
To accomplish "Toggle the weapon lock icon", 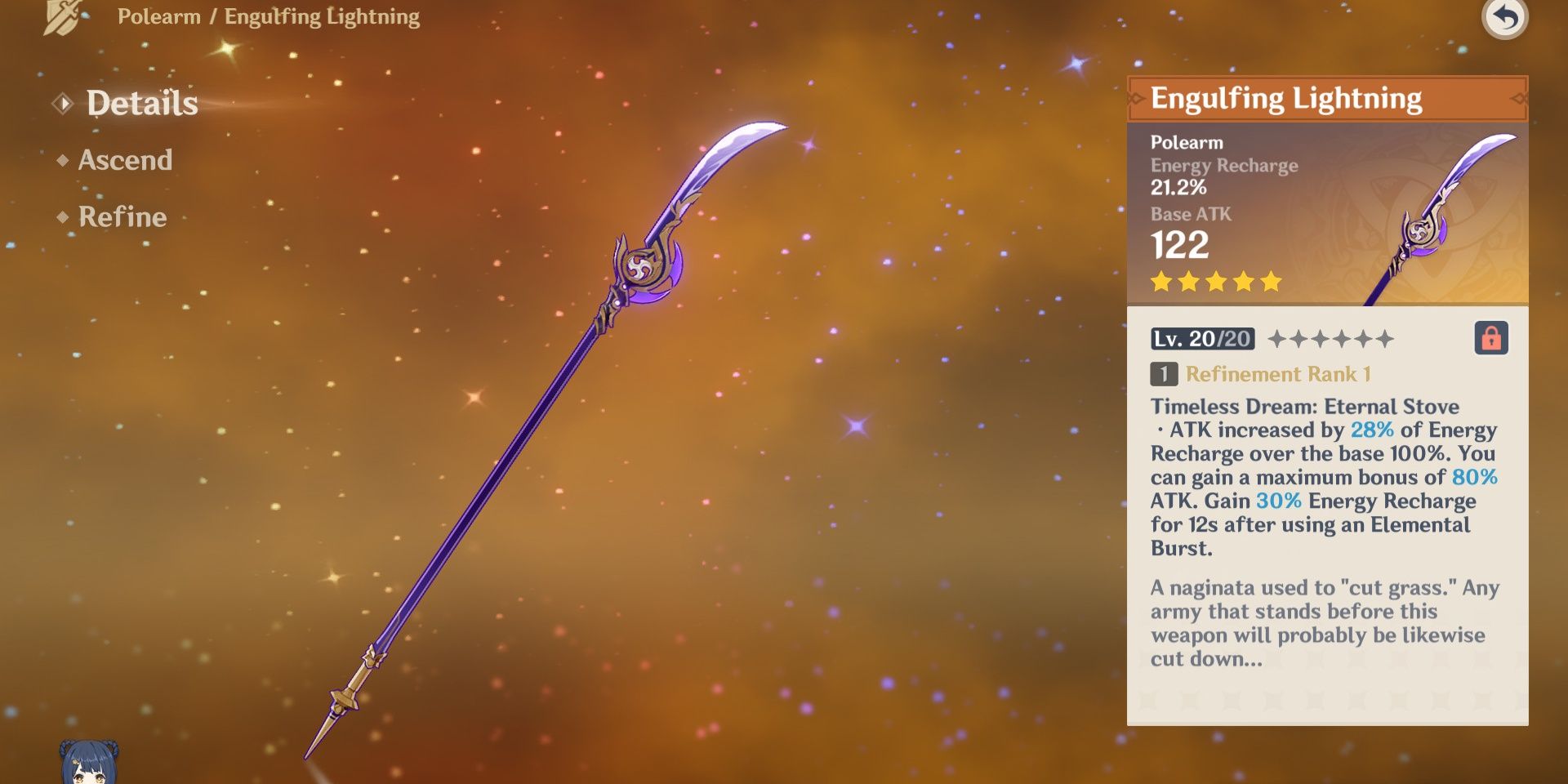I will (x=1490, y=338).
